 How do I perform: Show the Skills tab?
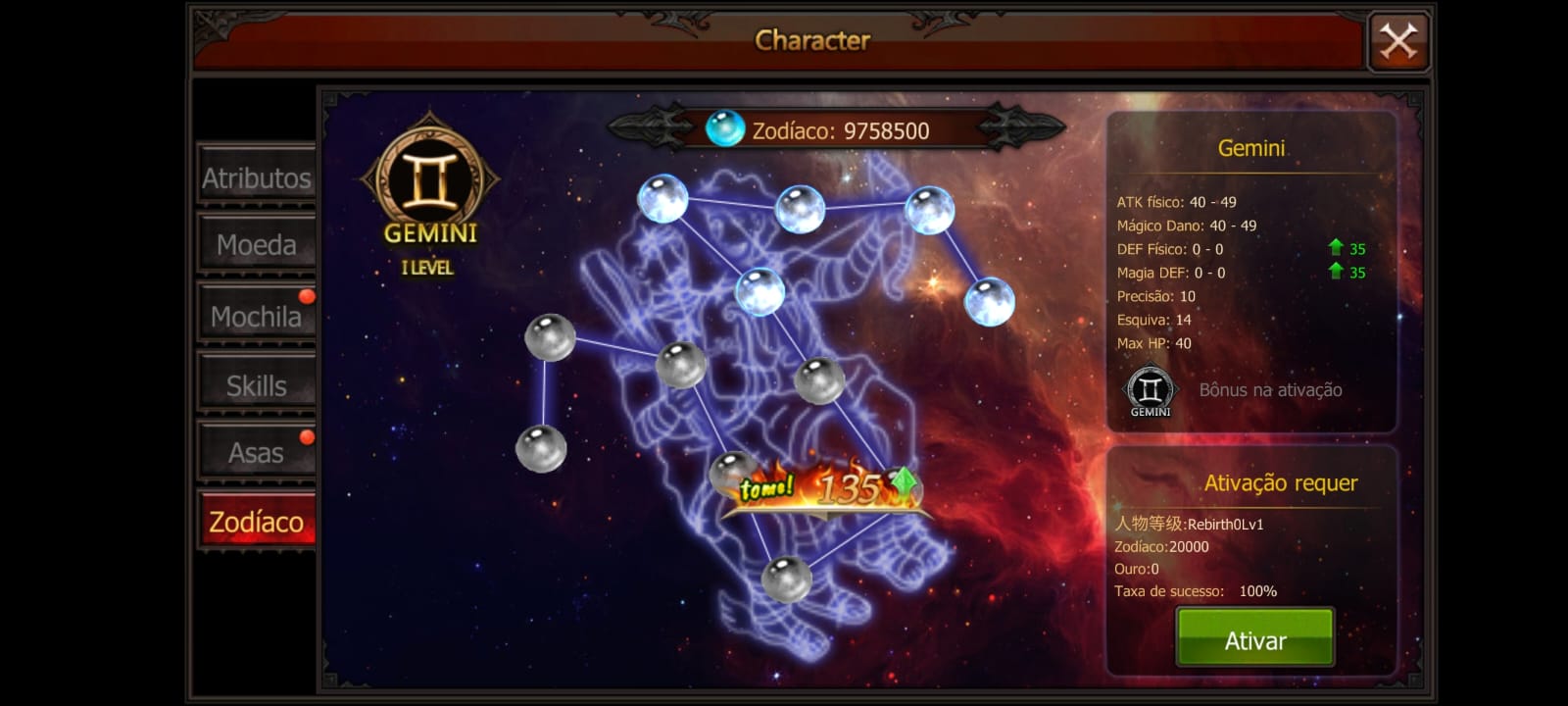256,385
